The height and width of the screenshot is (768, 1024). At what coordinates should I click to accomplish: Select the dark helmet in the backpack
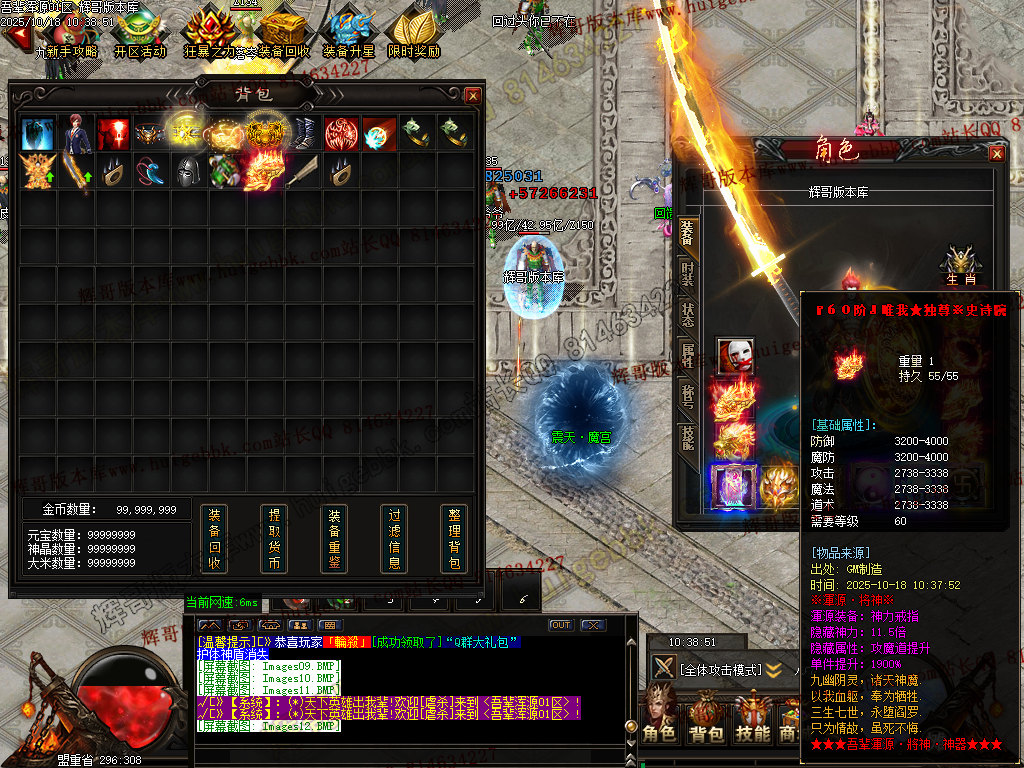pos(189,171)
